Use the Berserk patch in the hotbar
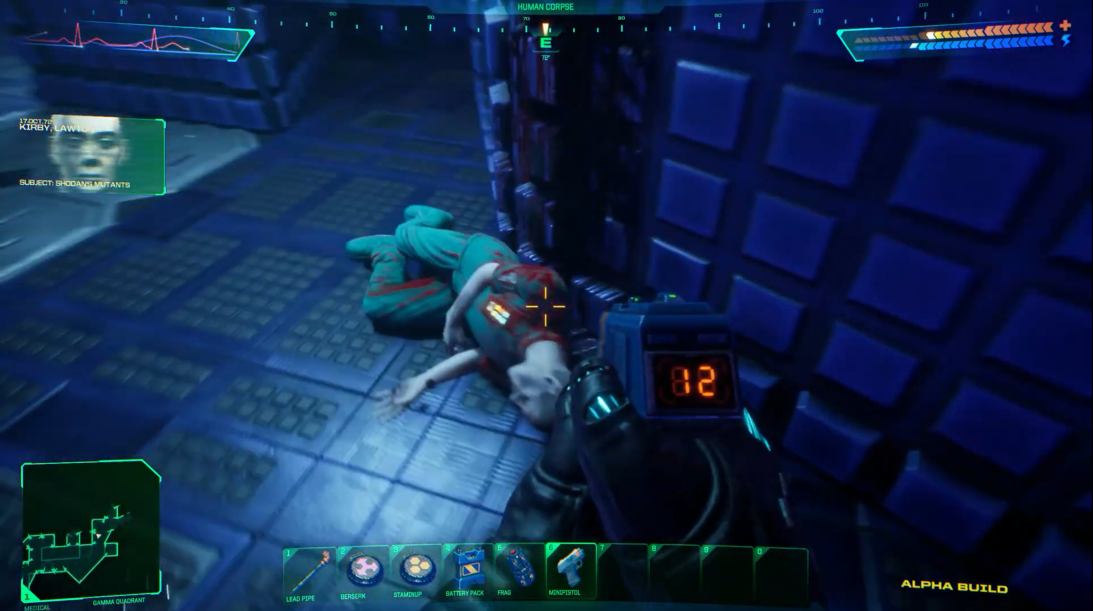Screen dimensions: 1093x611 coord(360,572)
